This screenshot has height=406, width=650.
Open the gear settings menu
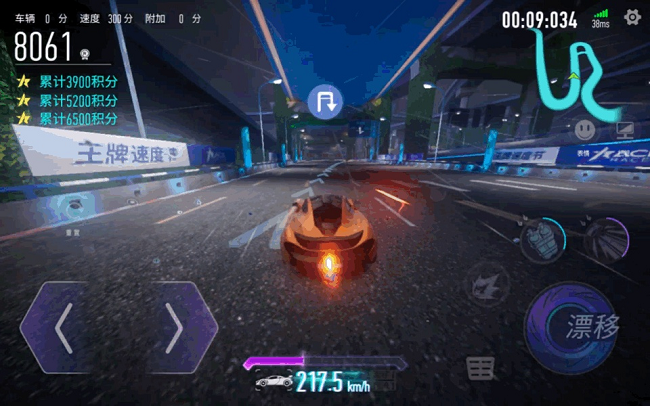632,17
